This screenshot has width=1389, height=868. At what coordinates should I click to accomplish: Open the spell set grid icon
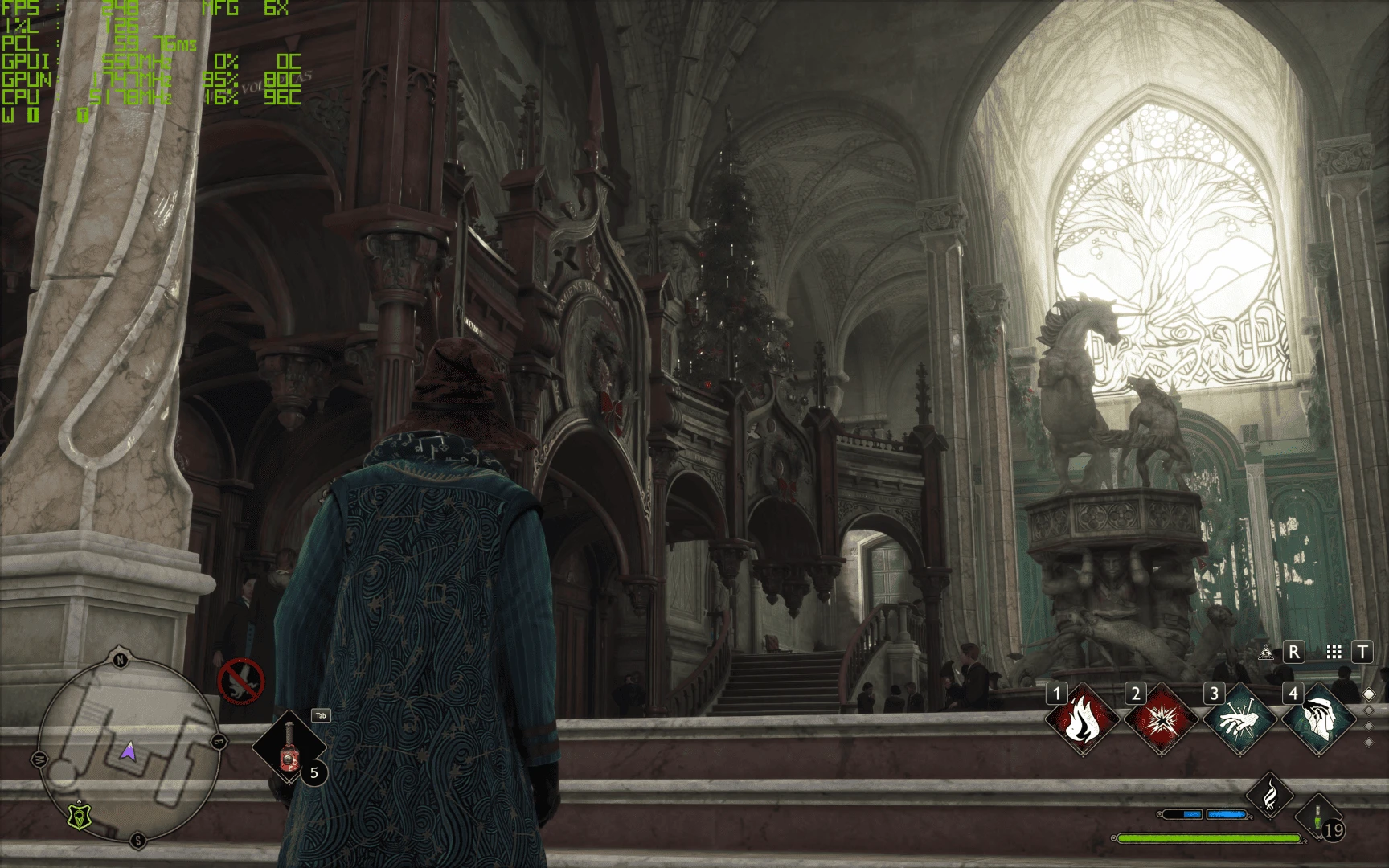pos(1334,652)
